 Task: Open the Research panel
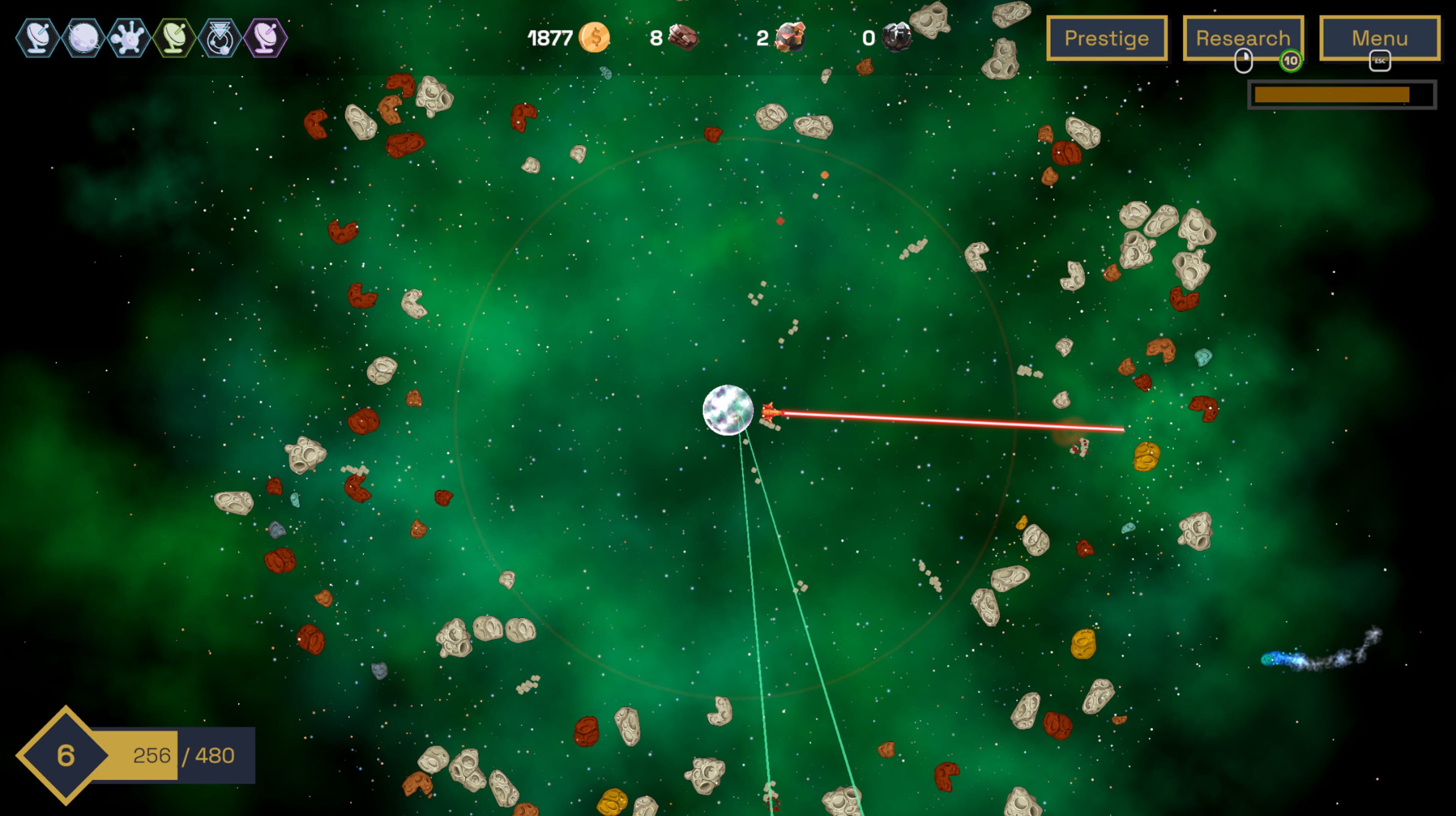1243,38
